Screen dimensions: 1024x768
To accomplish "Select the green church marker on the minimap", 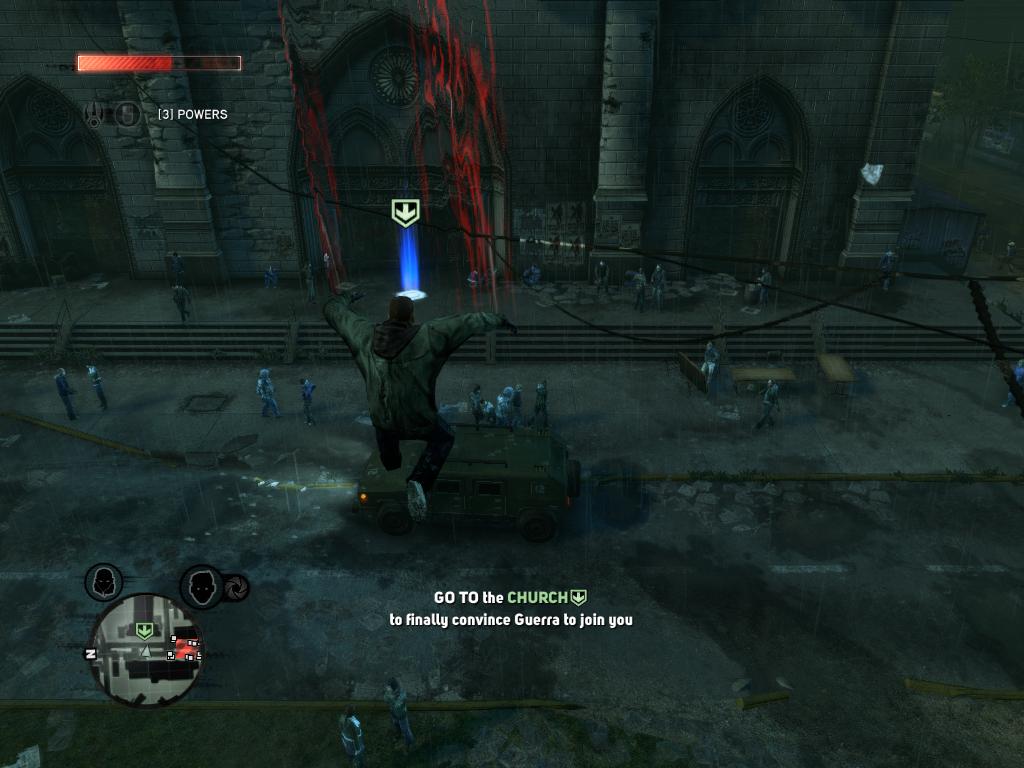I will tap(144, 630).
